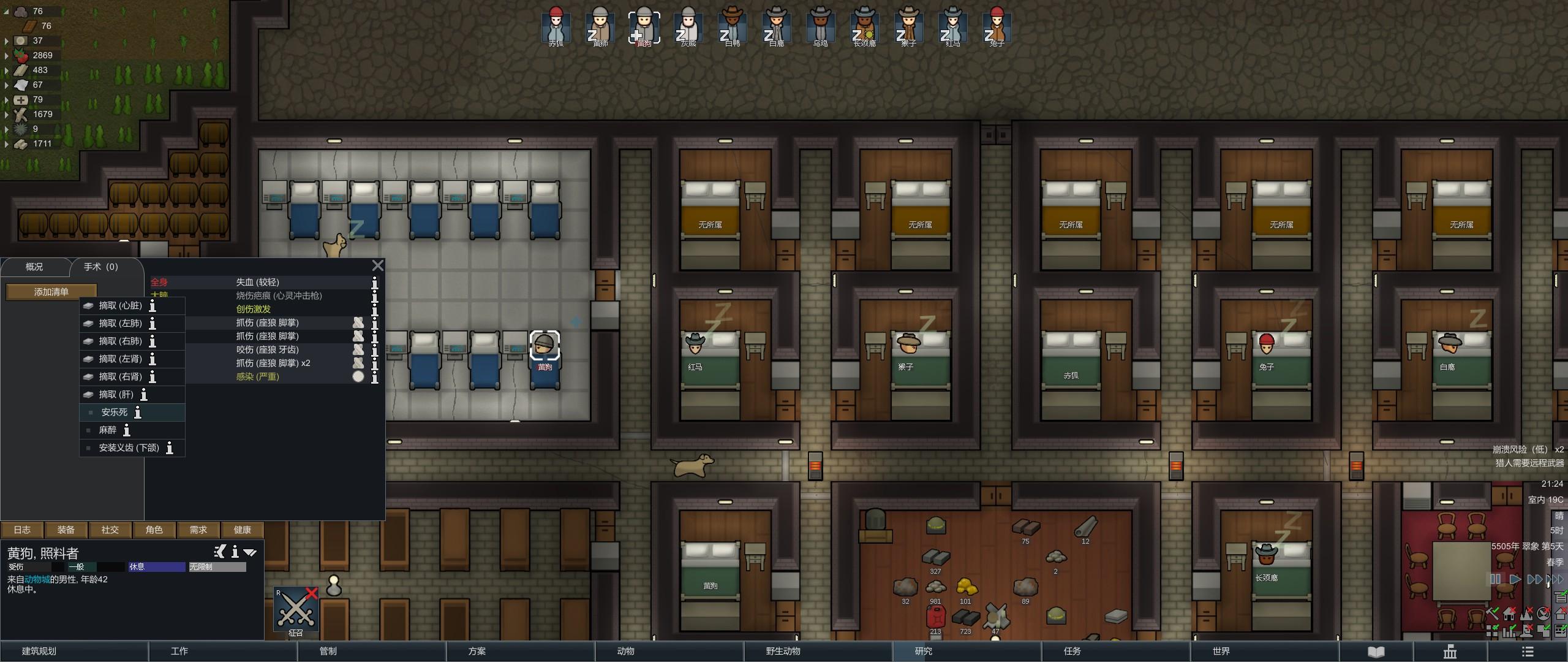Open the 猎人需要远程武器 alert
This screenshot has height=662, width=1568.
[1529, 463]
